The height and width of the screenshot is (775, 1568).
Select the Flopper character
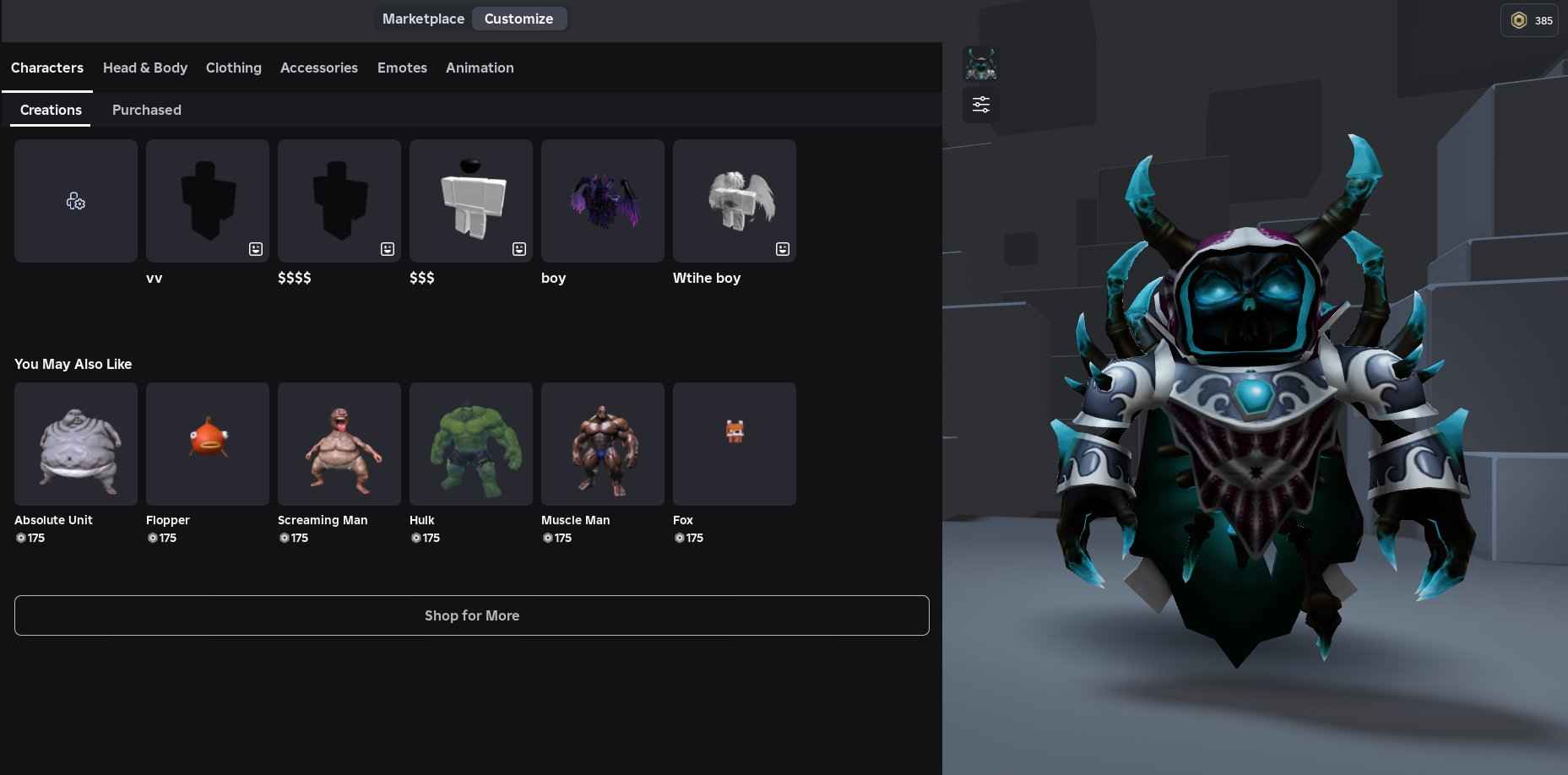[x=207, y=443]
